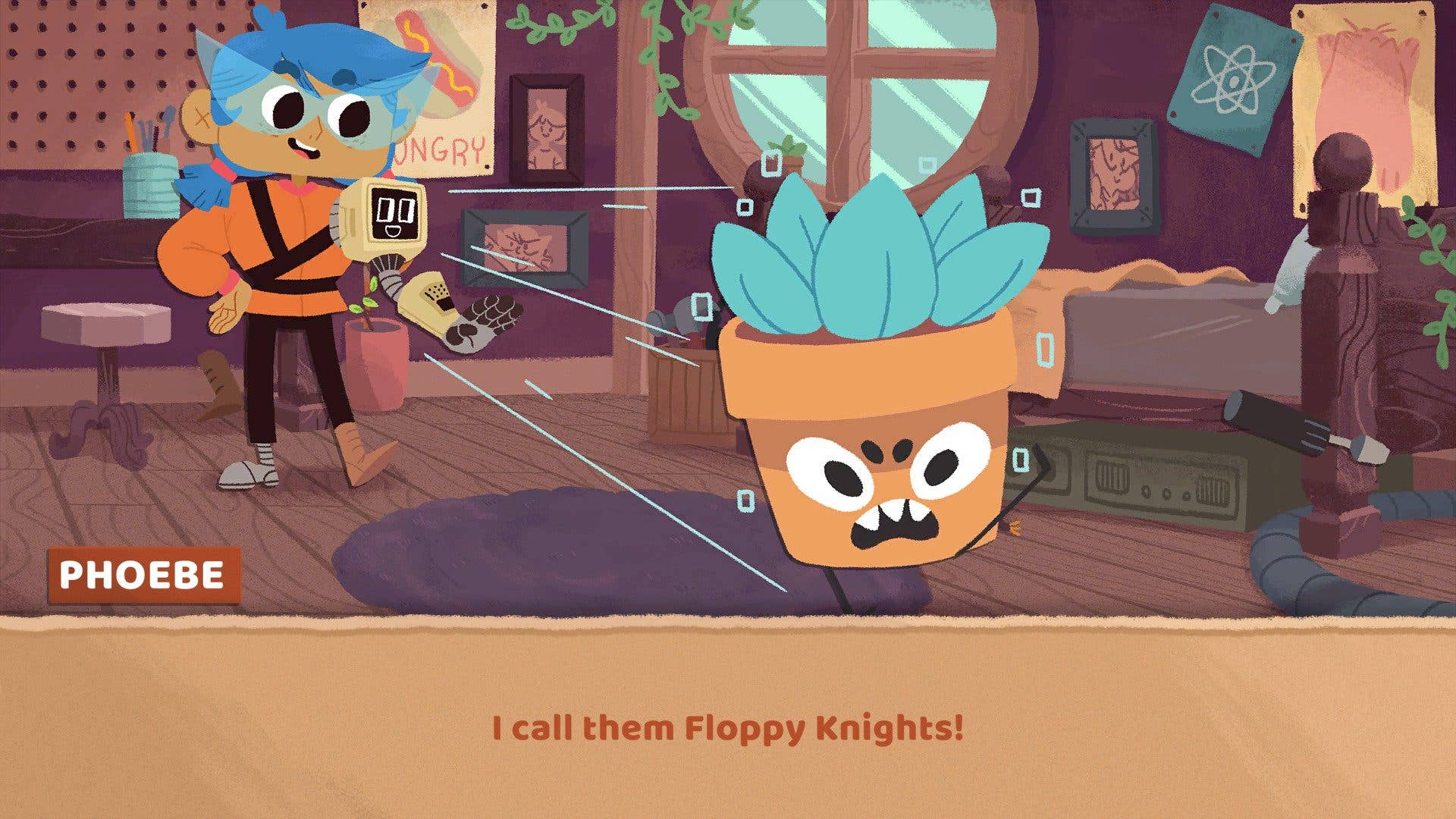Select the atom symbol poster on wall
The width and height of the screenshot is (1456, 819).
point(1235,78)
